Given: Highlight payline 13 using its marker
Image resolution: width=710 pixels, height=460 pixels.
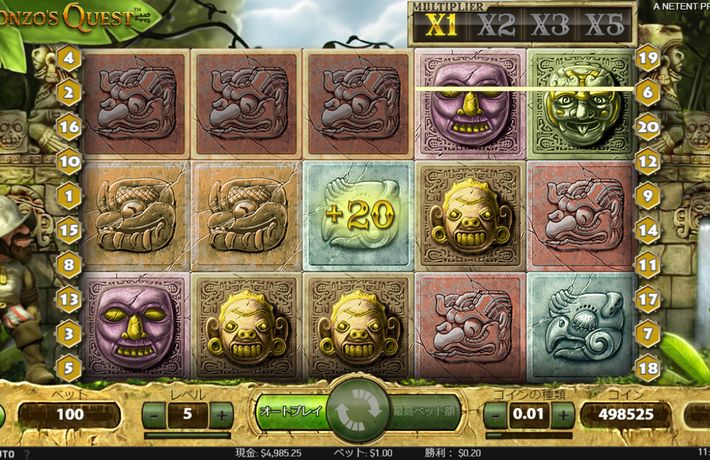Looking at the screenshot, I should click(x=69, y=298).
